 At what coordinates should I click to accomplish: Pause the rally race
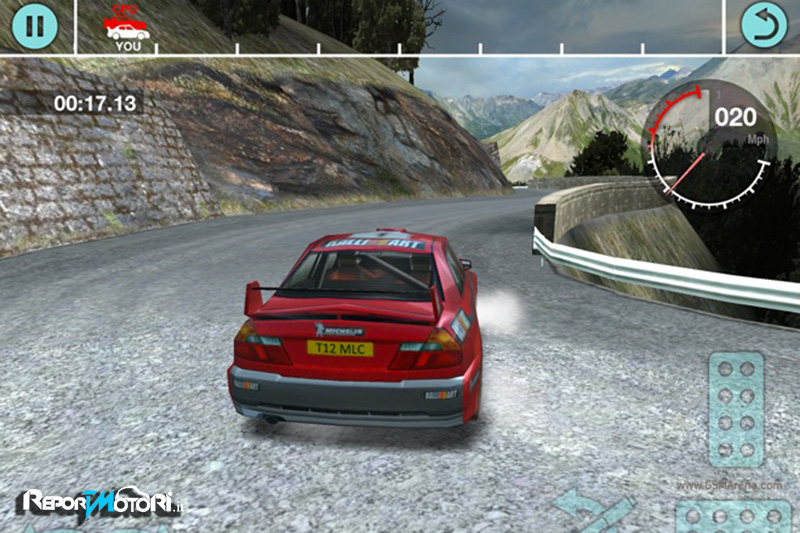(35, 25)
